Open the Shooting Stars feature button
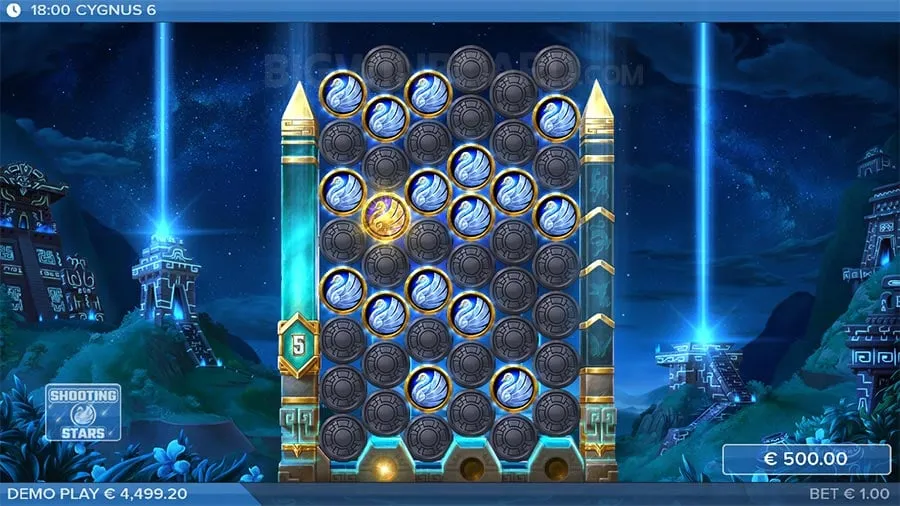 pyautogui.click(x=83, y=412)
